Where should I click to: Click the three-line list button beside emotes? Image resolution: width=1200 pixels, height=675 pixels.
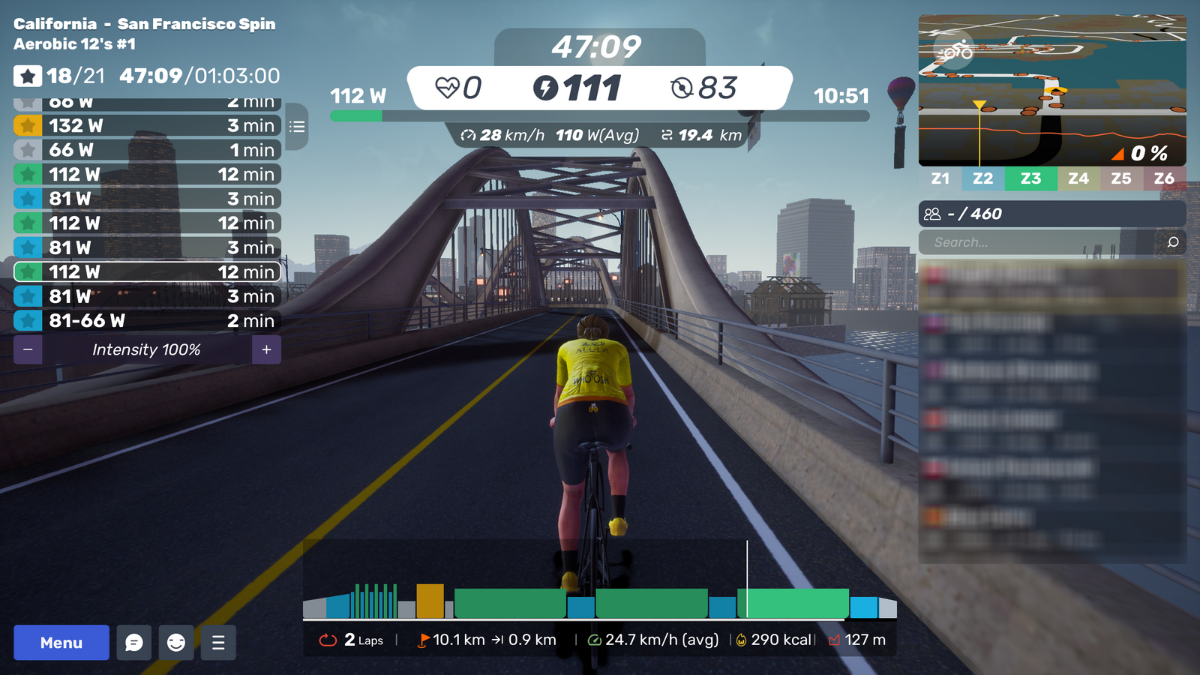[x=218, y=643]
